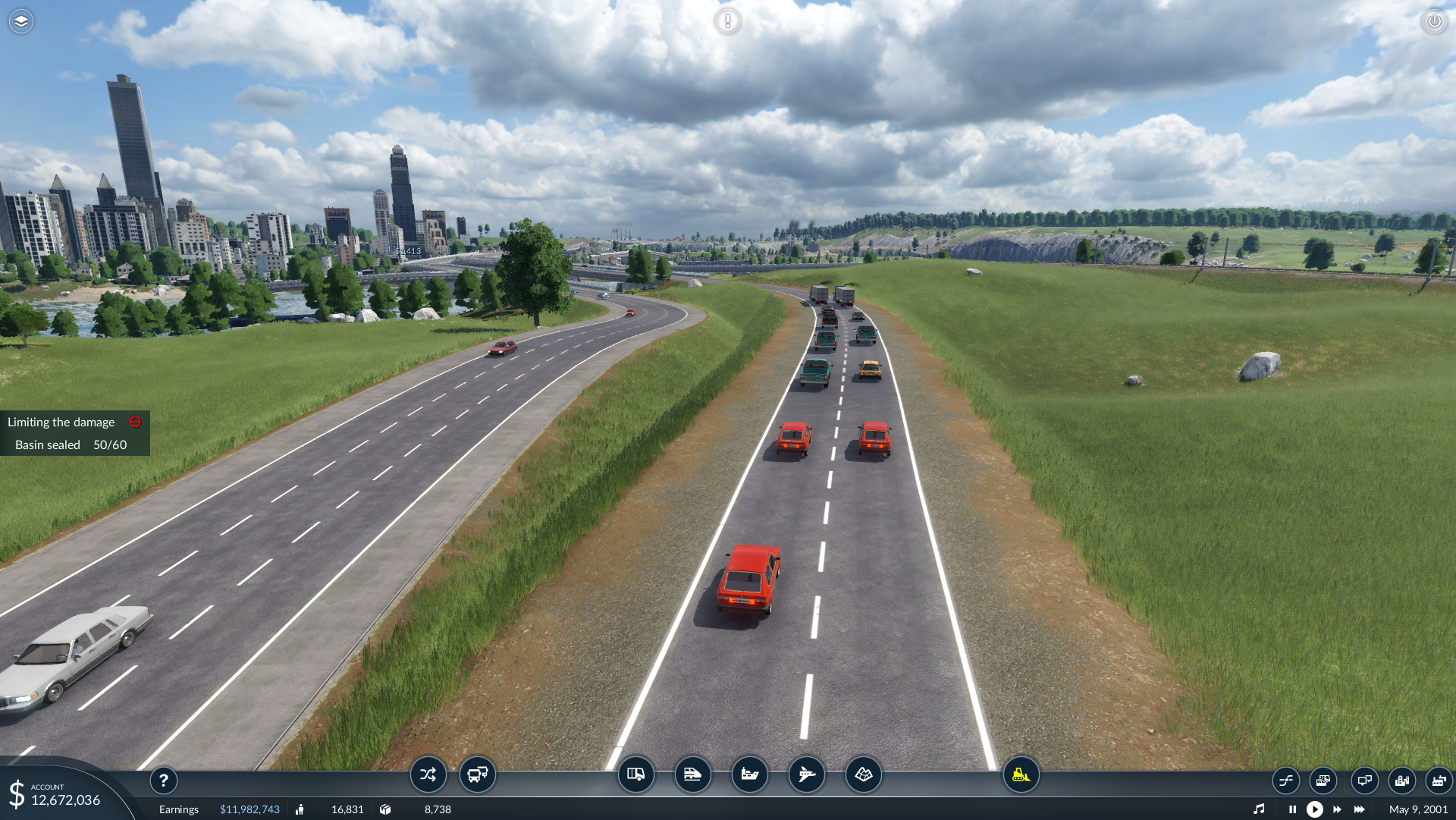The width and height of the screenshot is (1456, 820).
Task: Set game speed to fast forward
Action: pyautogui.click(x=1337, y=809)
